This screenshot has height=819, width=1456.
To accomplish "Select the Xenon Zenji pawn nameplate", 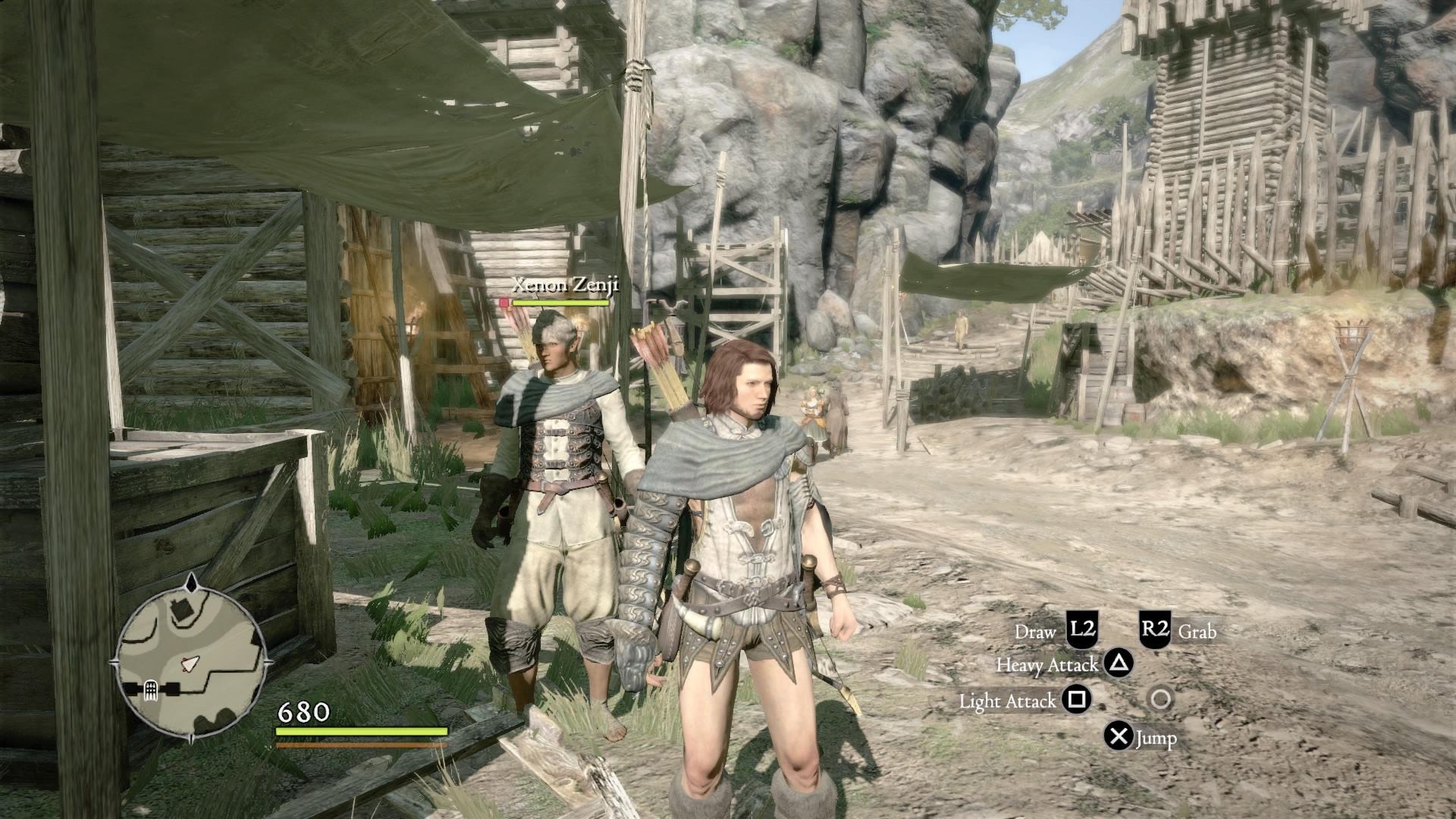I will 565,285.
